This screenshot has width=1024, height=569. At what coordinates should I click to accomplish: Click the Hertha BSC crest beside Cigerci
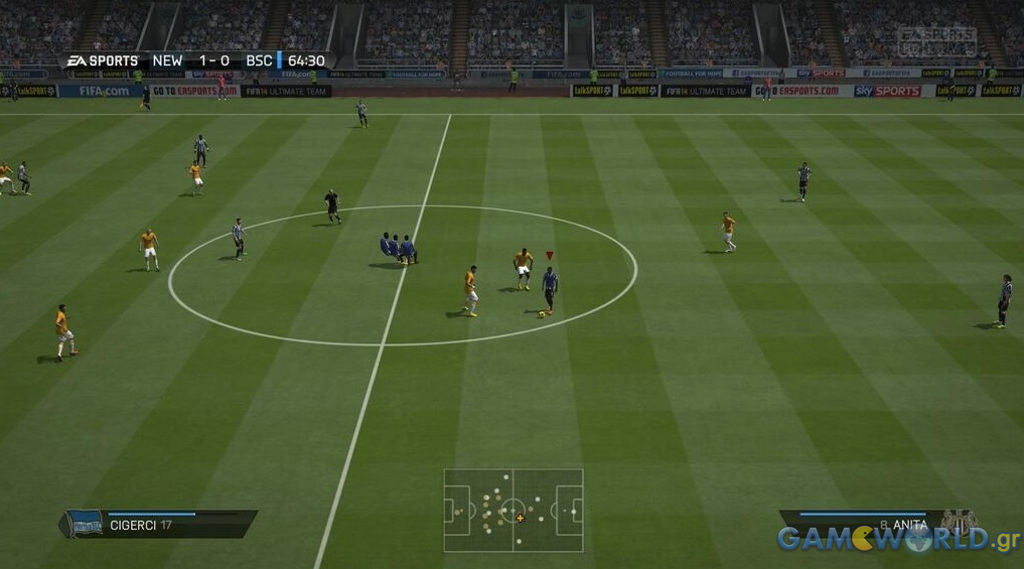coord(83,524)
